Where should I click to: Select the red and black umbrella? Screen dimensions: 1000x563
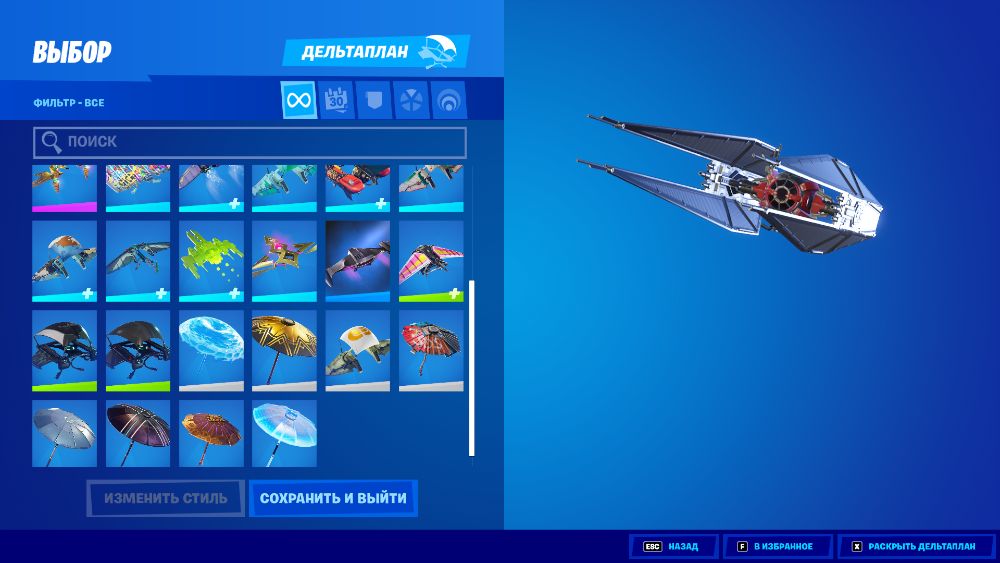(431, 350)
